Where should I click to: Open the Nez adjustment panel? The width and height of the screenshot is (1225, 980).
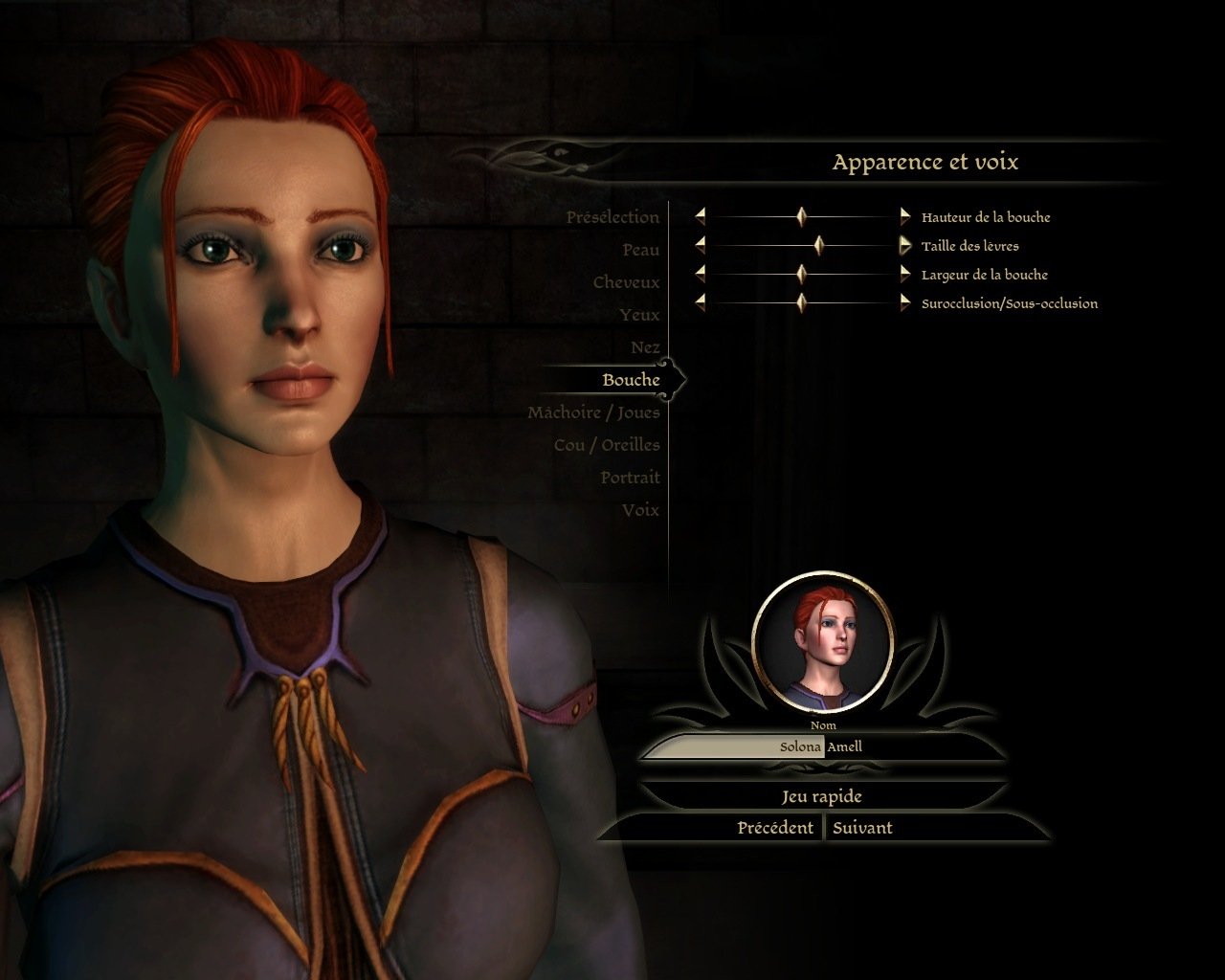tap(647, 346)
